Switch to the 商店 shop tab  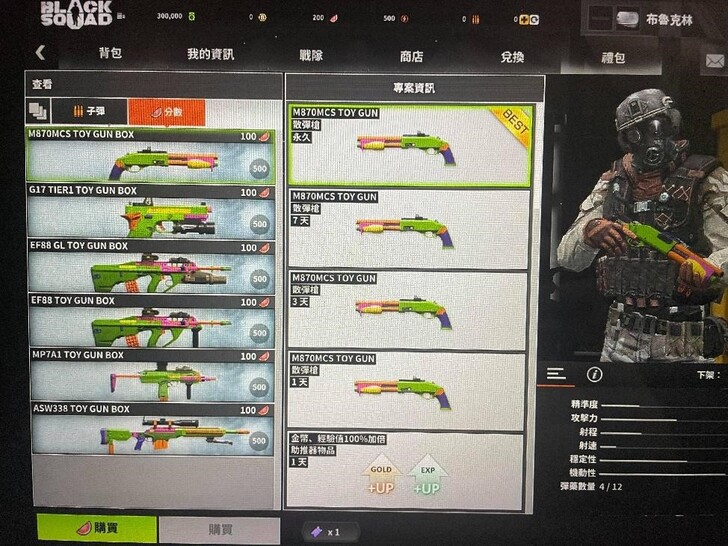click(x=411, y=56)
